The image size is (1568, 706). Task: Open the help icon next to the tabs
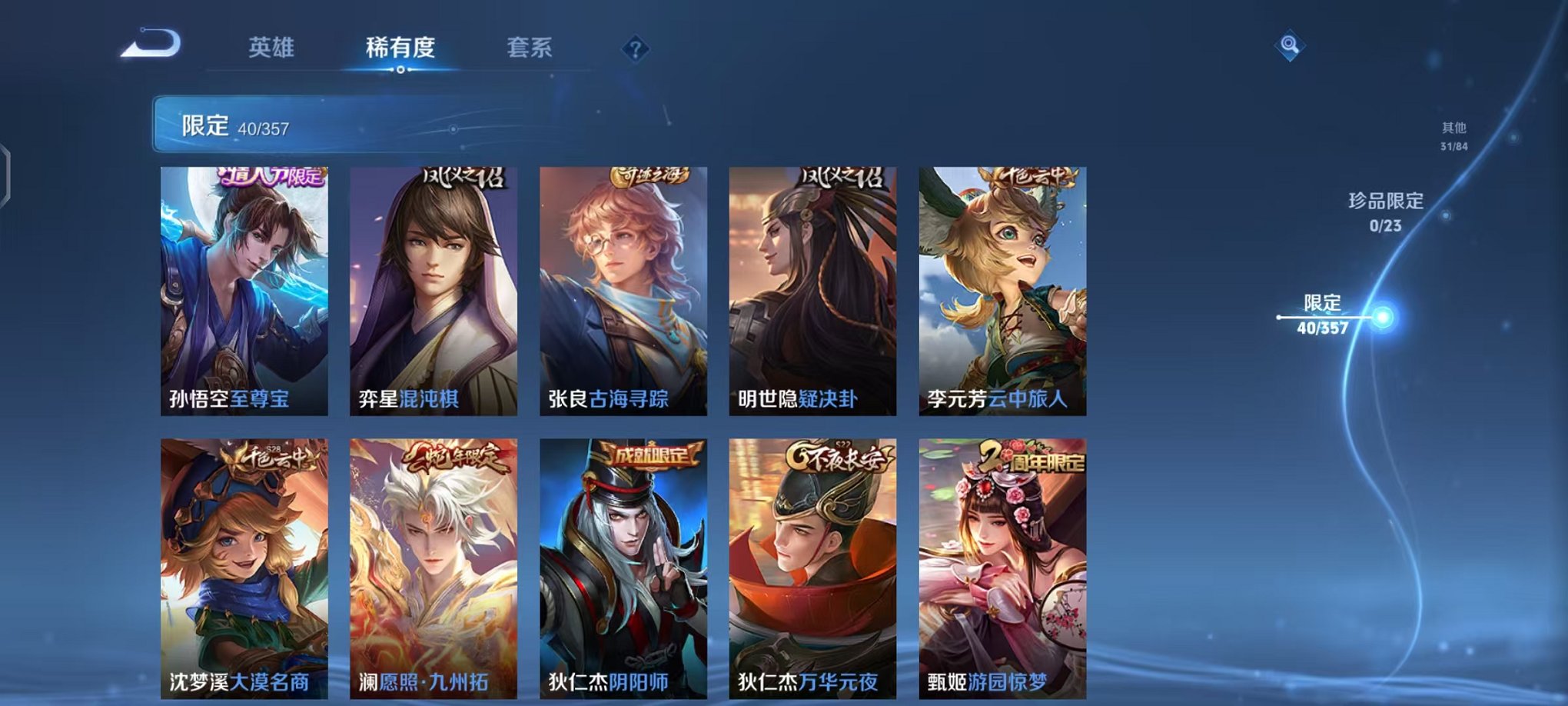coord(633,49)
